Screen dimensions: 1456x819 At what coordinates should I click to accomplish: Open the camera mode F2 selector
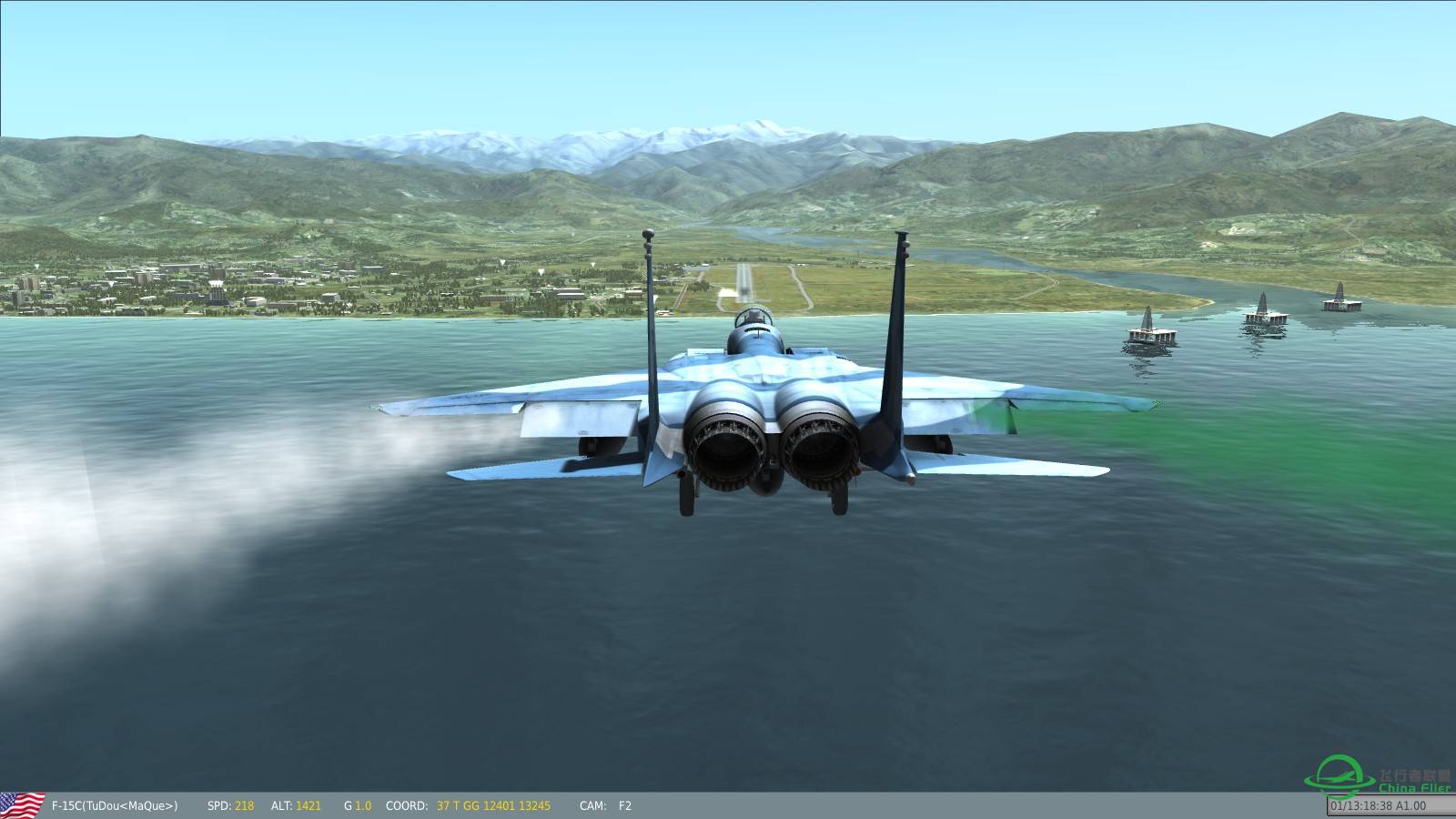tap(623, 804)
